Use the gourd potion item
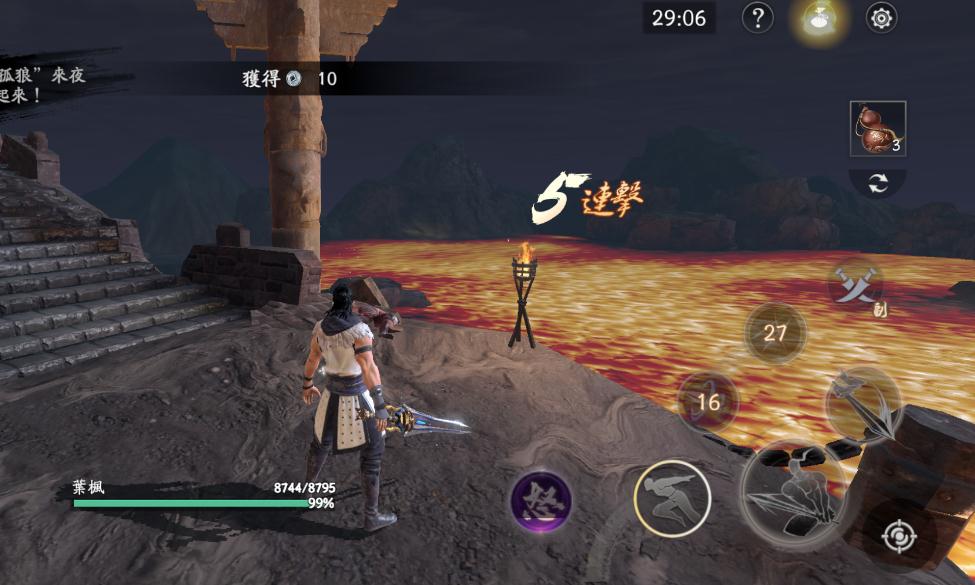Screen dimensions: 975x585 click(878, 129)
